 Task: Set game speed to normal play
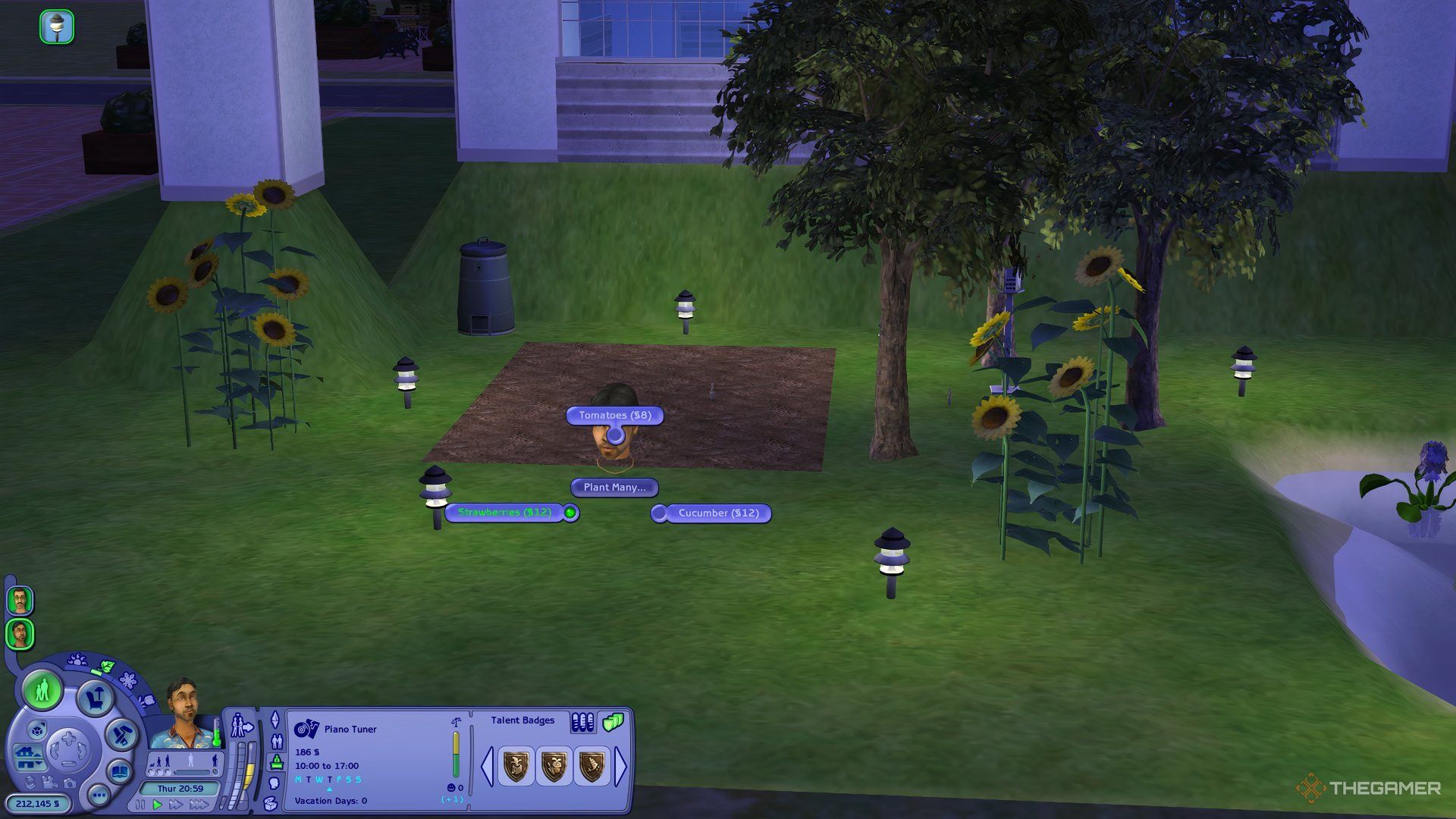pos(158,805)
